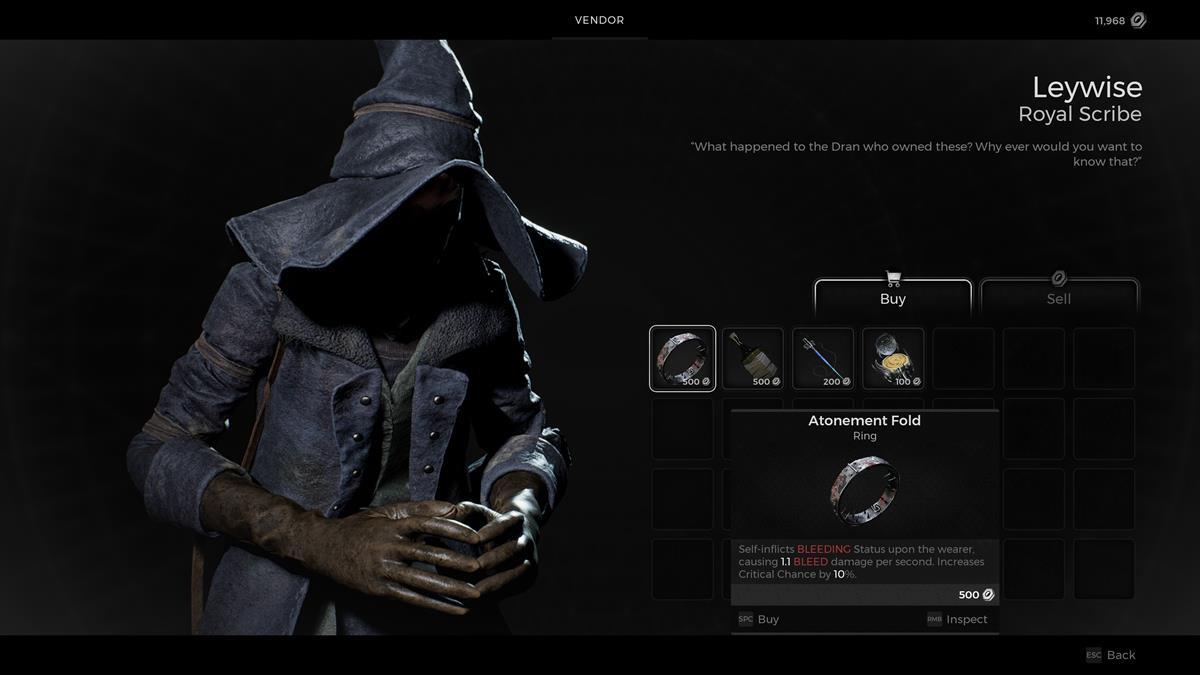Viewport: 1200px width, 675px height.
Task: Select the blue needle item priced 200
Action: coord(823,358)
